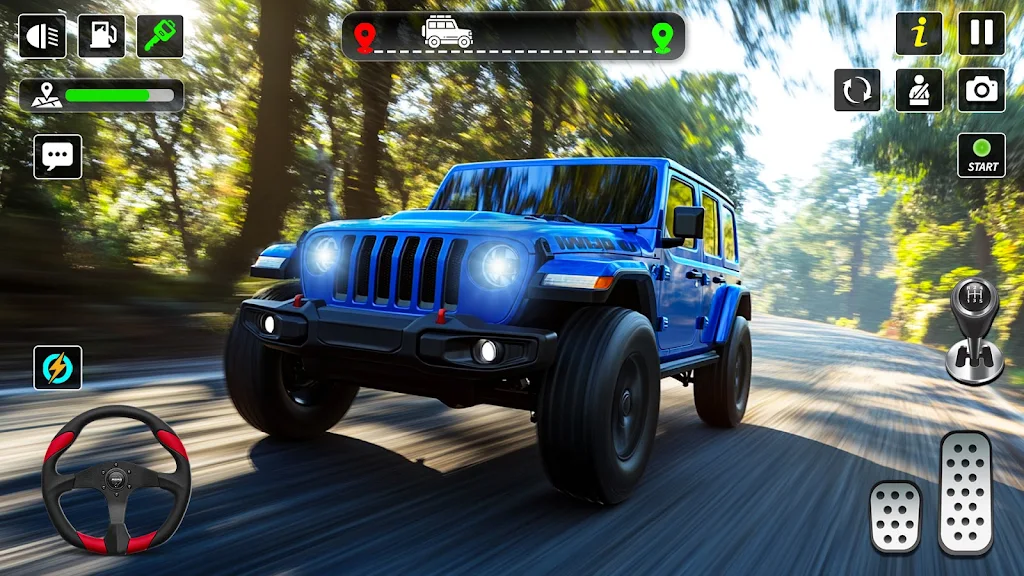Screen dimensions: 1024x576
Task: Open the chat speech bubble
Action: pos(58,157)
